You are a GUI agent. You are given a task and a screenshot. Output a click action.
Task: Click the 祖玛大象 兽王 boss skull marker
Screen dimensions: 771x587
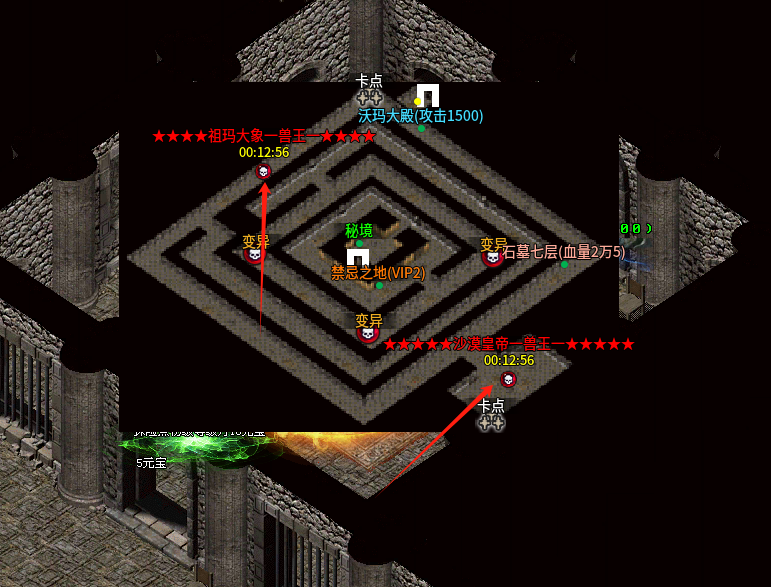(x=263, y=172)
